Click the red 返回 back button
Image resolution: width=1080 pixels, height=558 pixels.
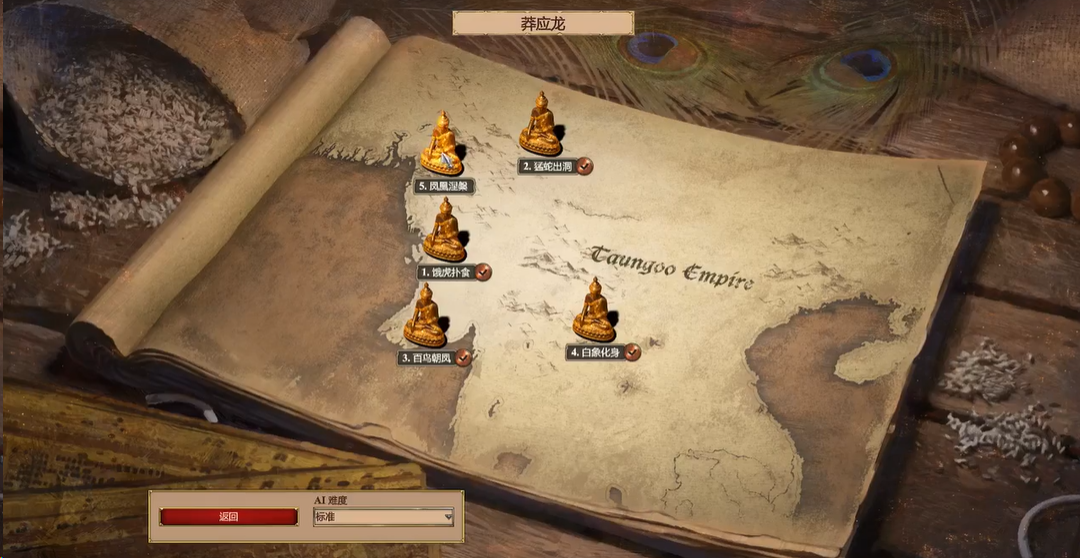pos(229,517)
